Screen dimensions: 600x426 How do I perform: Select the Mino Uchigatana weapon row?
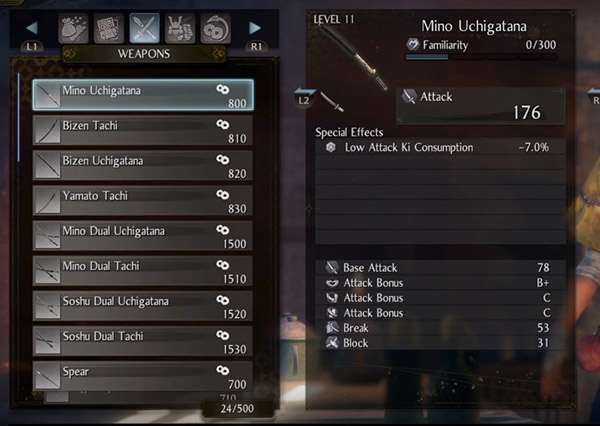(142, 95)
